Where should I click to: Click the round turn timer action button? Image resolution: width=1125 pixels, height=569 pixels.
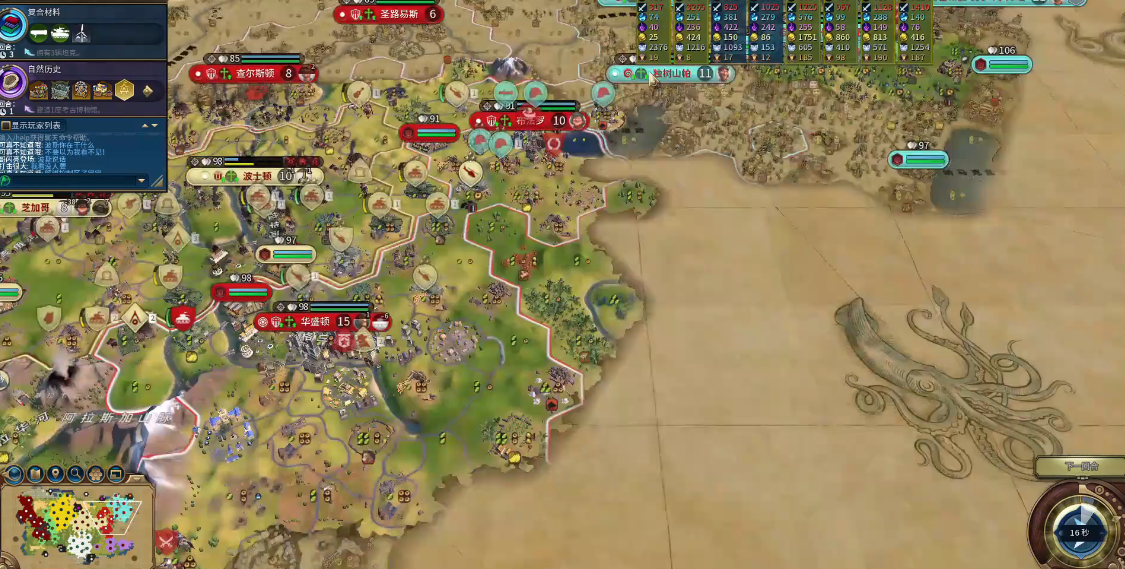(1078, 530)
